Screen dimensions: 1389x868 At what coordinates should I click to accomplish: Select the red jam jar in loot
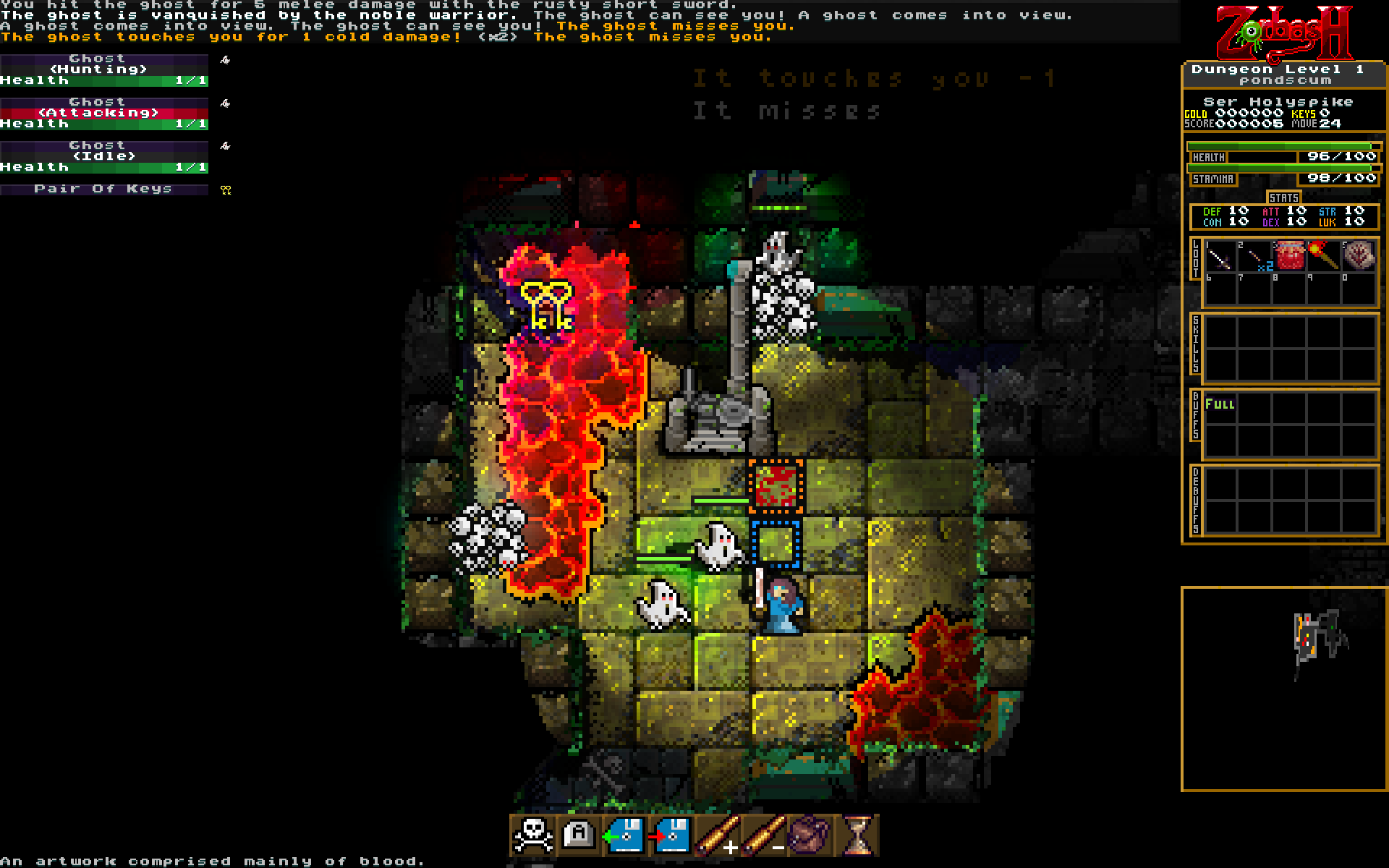click(x=1290, y=256)
